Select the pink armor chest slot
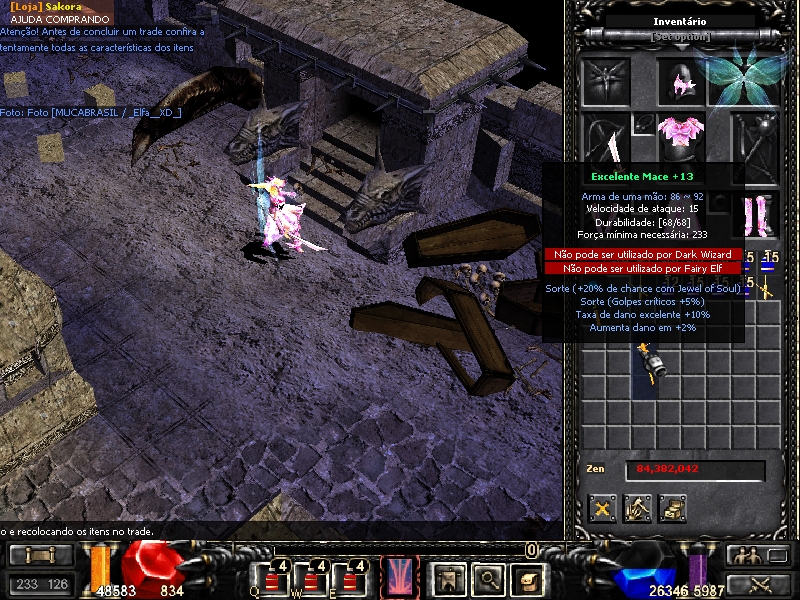The width and height of the screenshot is (800, 600). 680,136
